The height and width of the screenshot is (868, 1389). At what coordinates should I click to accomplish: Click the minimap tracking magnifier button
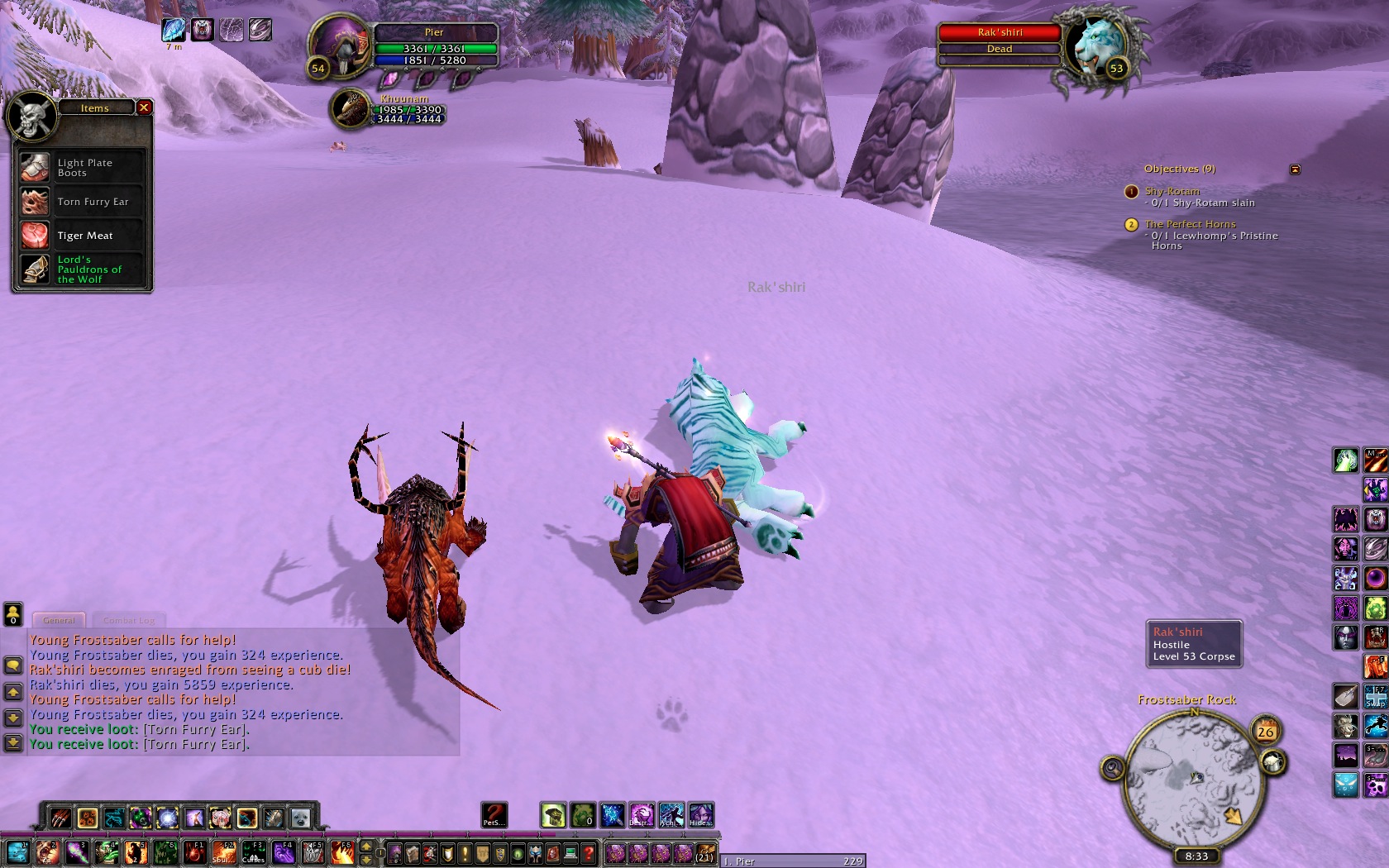[1113, 769]
